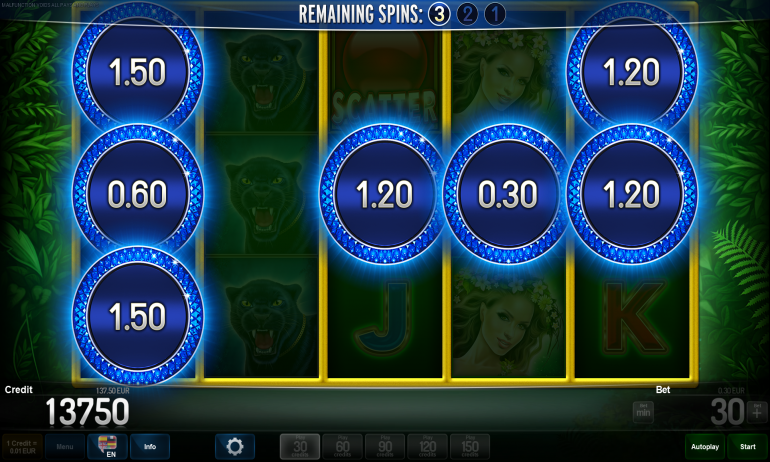Open the gear settings
770x462 pixels.
pos(235,446)
